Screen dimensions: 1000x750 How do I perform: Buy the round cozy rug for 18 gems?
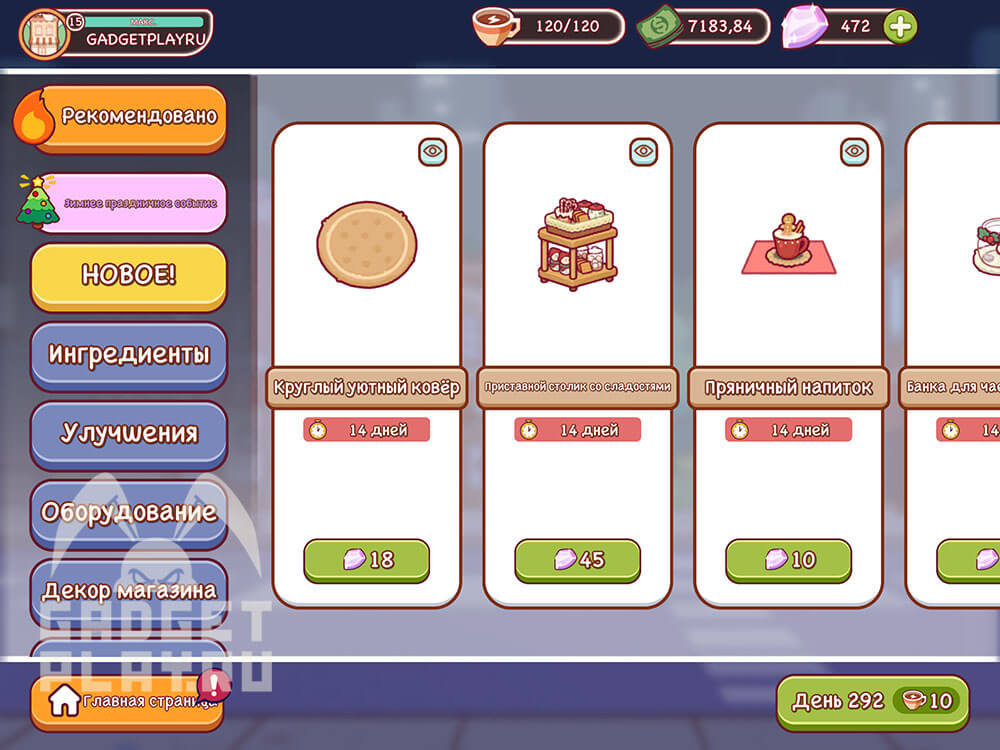pos(366,560)
